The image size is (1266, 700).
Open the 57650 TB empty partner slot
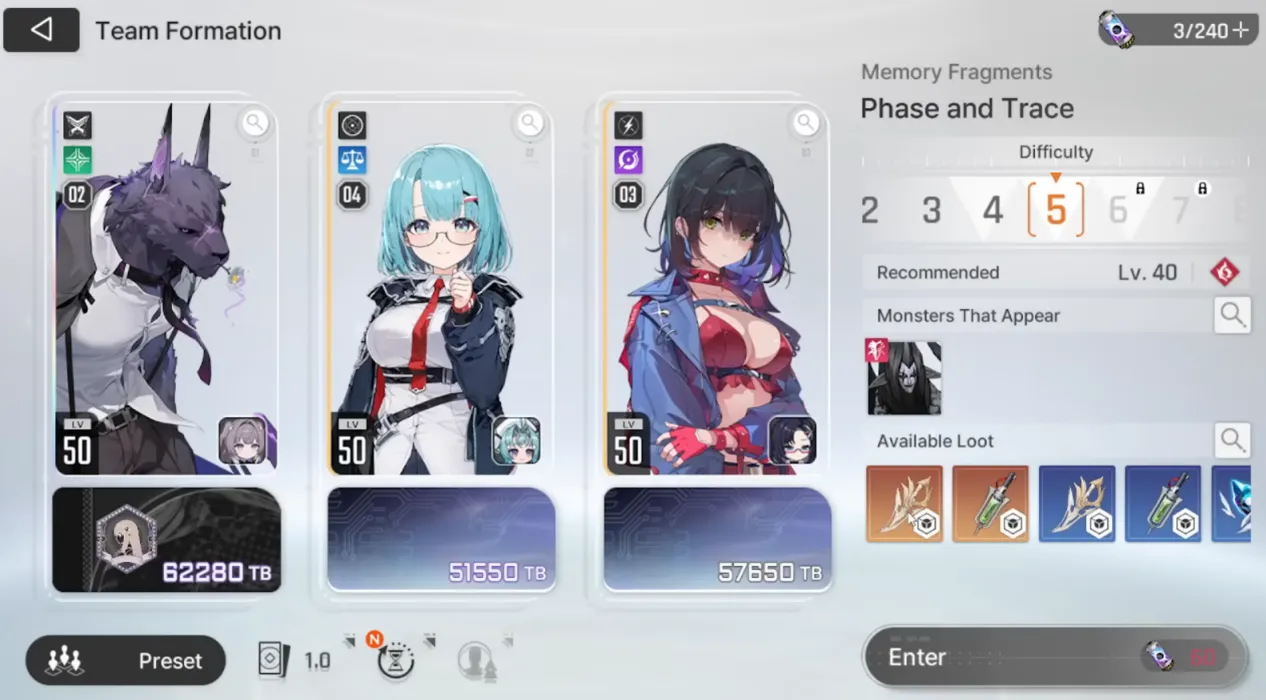point(717,540)
